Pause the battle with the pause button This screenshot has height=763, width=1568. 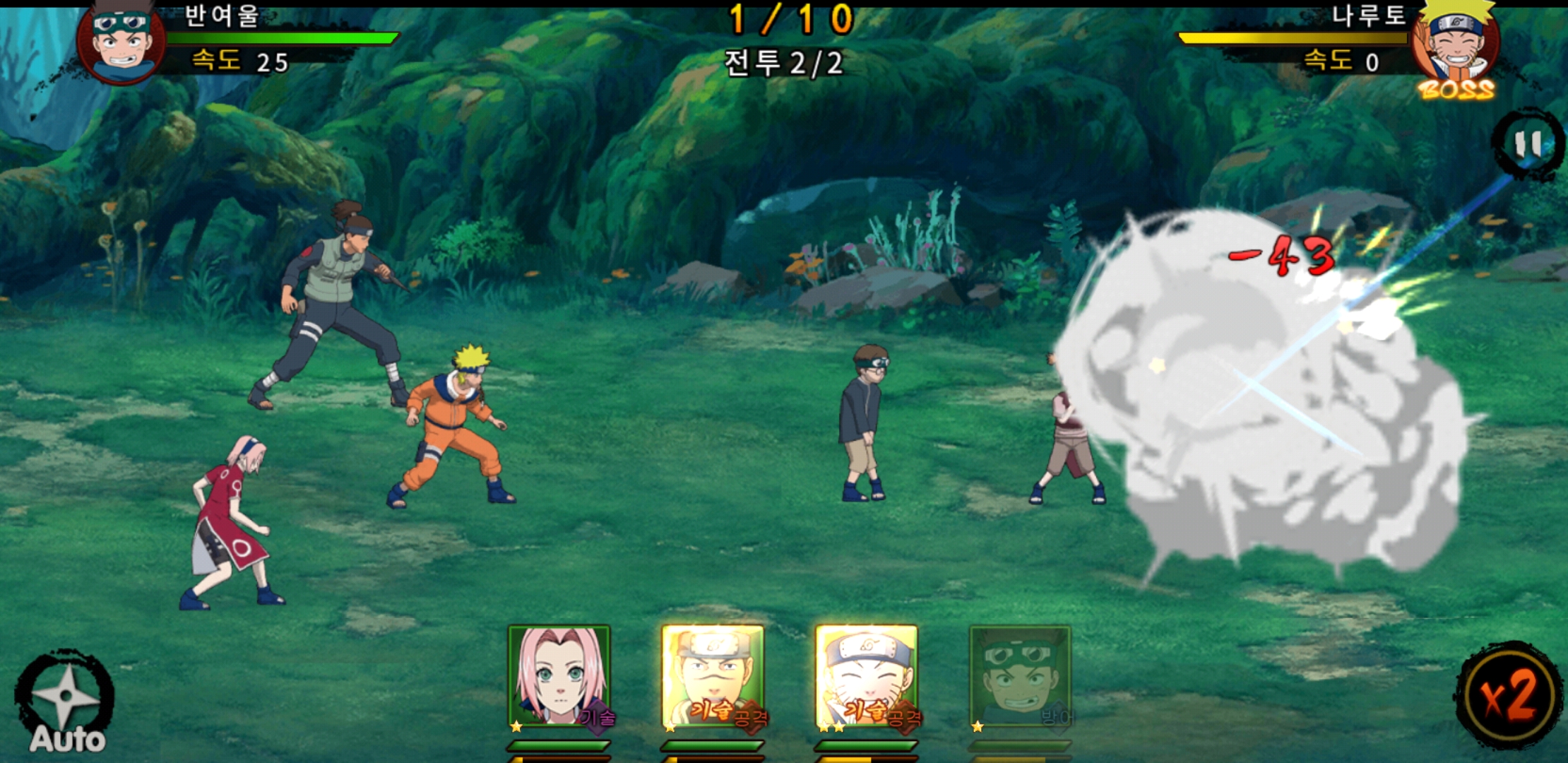(1528, 145)
